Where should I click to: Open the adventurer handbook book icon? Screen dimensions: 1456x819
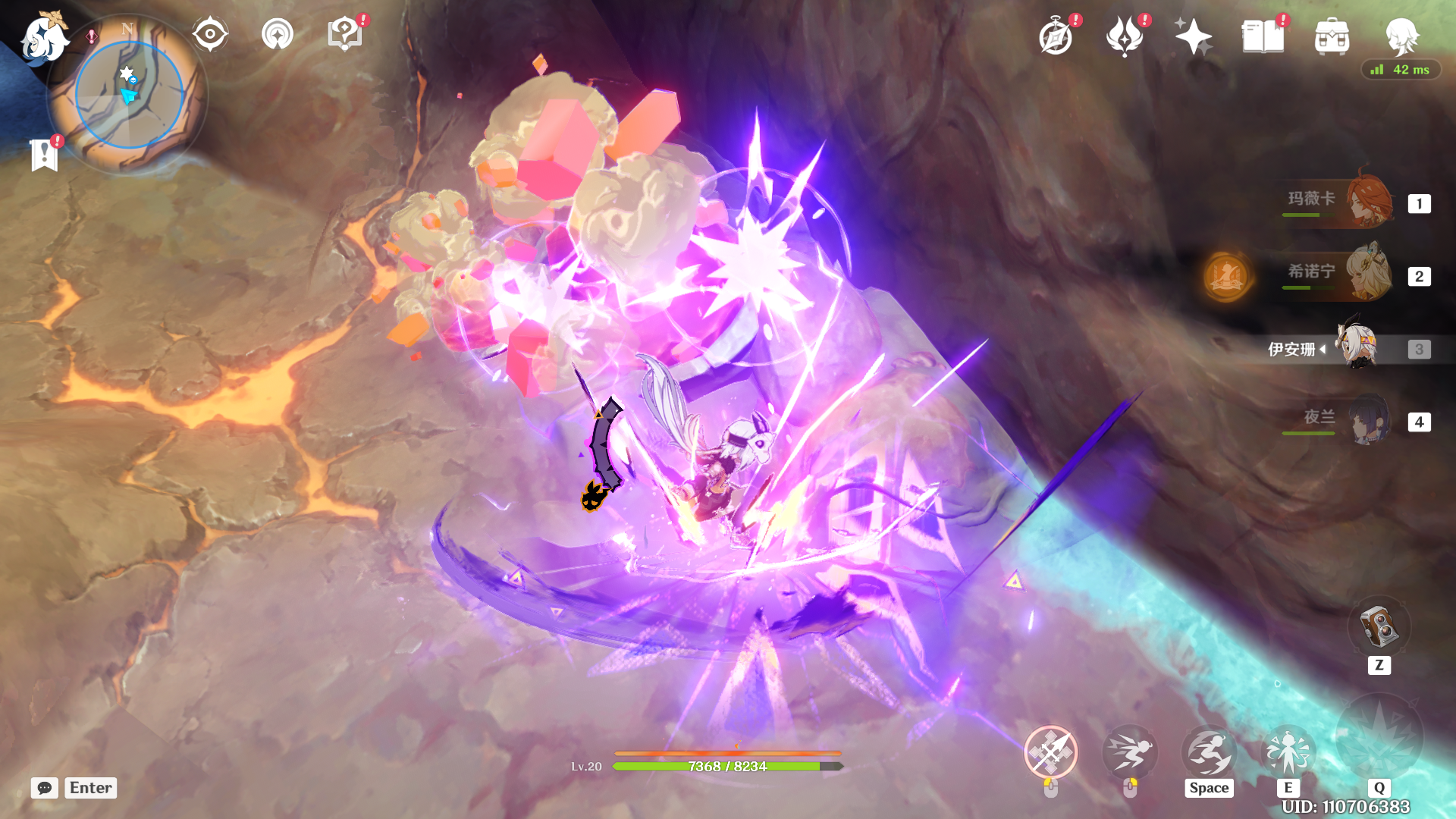tap(1263, 37)
